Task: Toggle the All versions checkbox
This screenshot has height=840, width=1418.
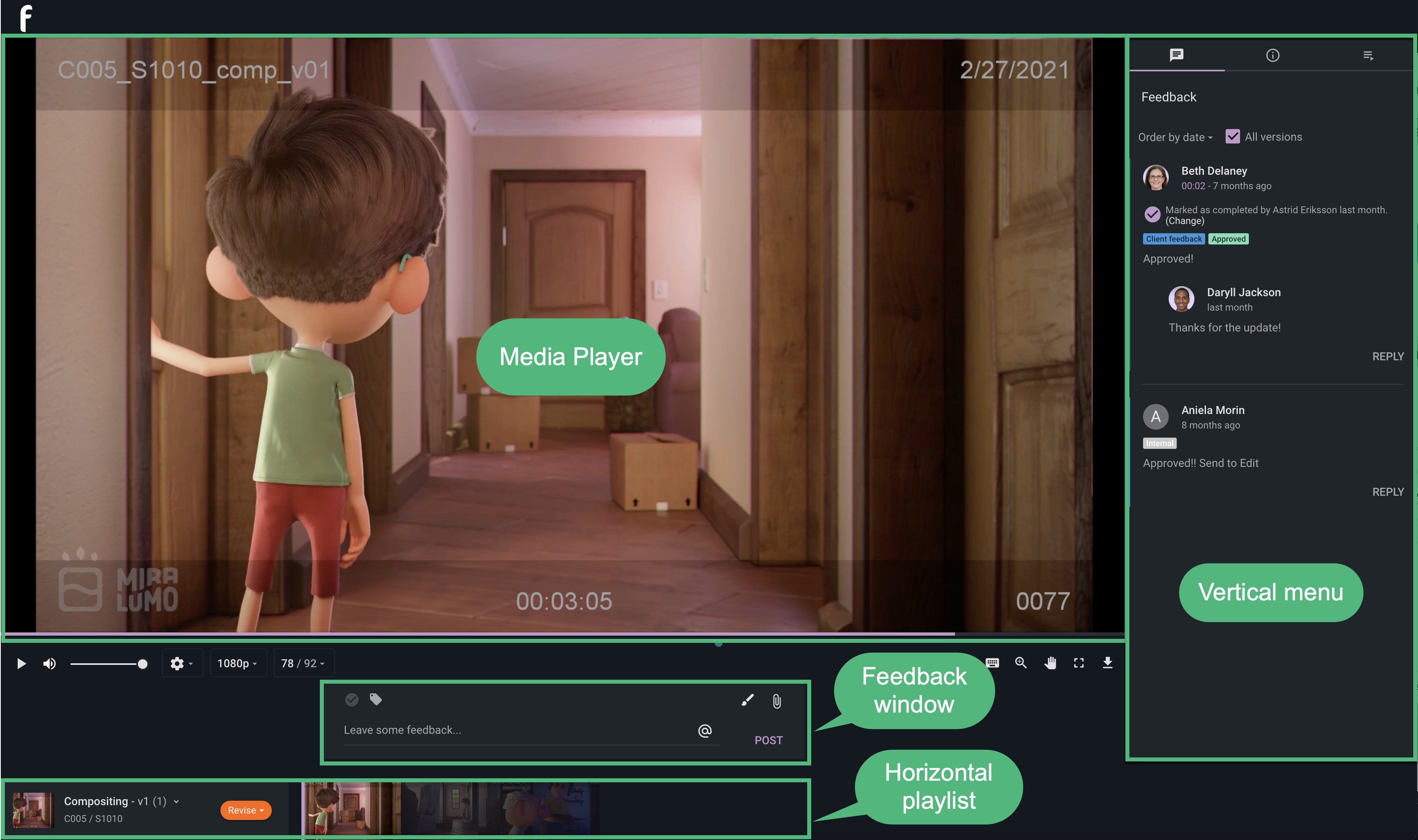Action: pyautogui.click(x=1232, y=136)
